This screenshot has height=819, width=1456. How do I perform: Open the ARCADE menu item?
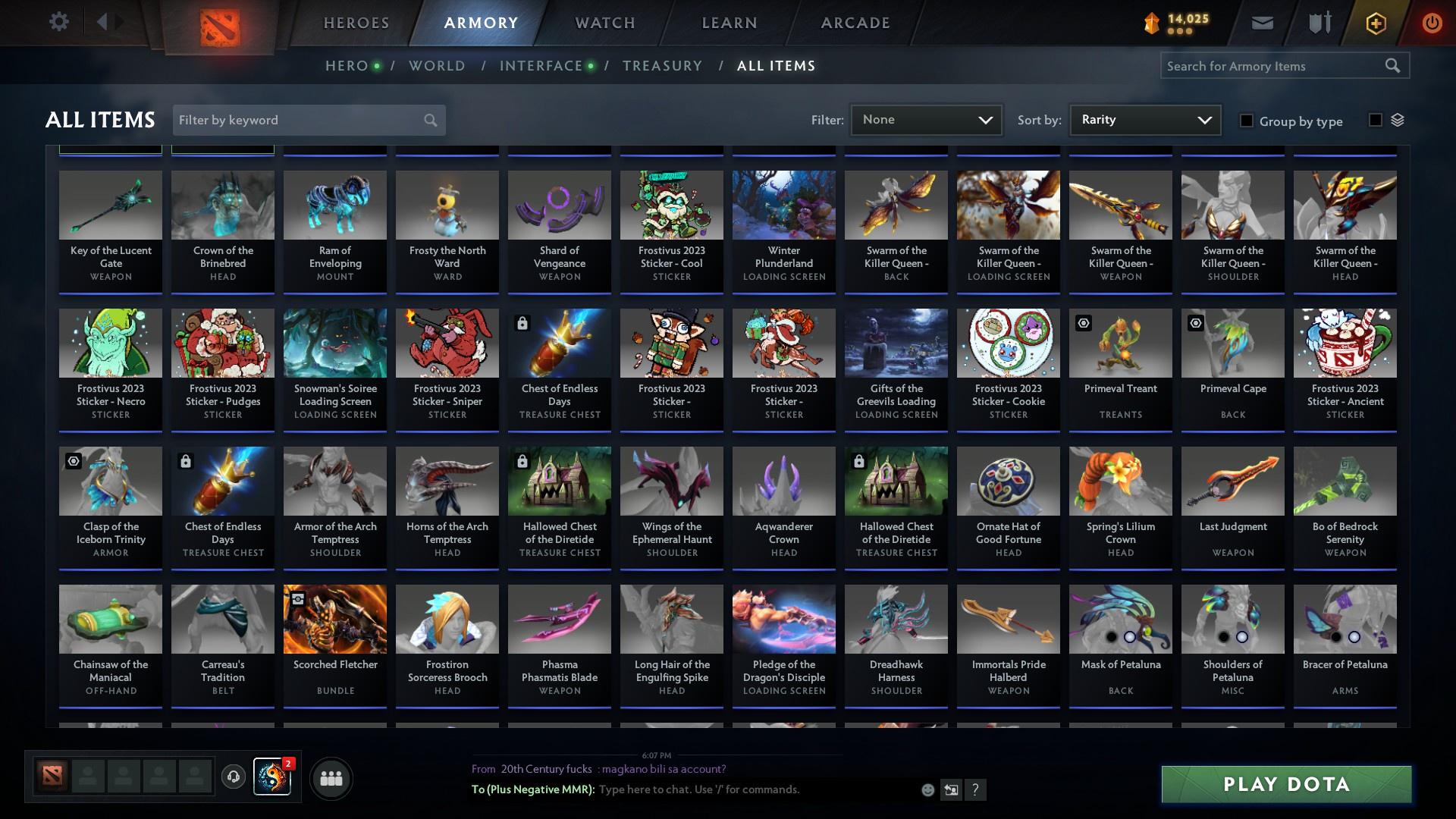855,22
